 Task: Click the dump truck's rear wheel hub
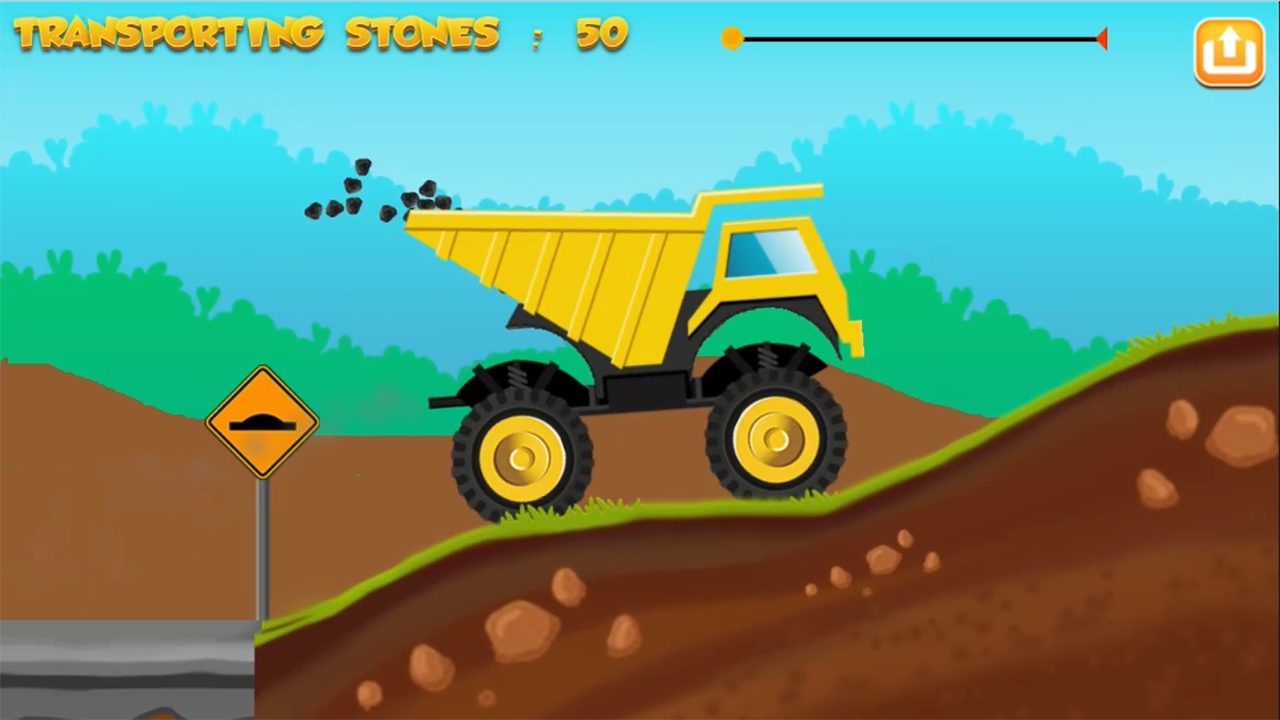click(520, 458)
